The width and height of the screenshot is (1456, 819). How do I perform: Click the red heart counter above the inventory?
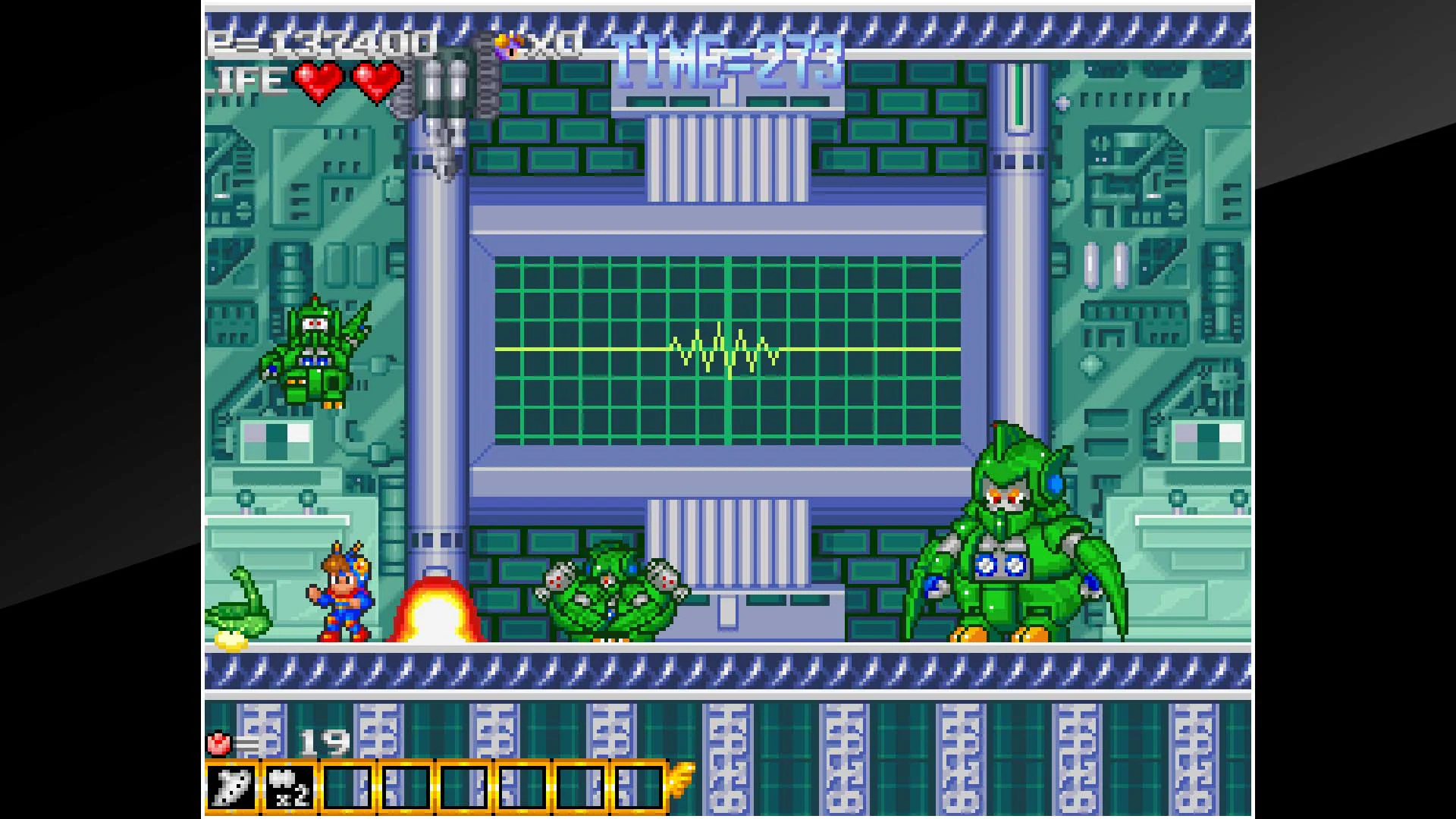218,744
